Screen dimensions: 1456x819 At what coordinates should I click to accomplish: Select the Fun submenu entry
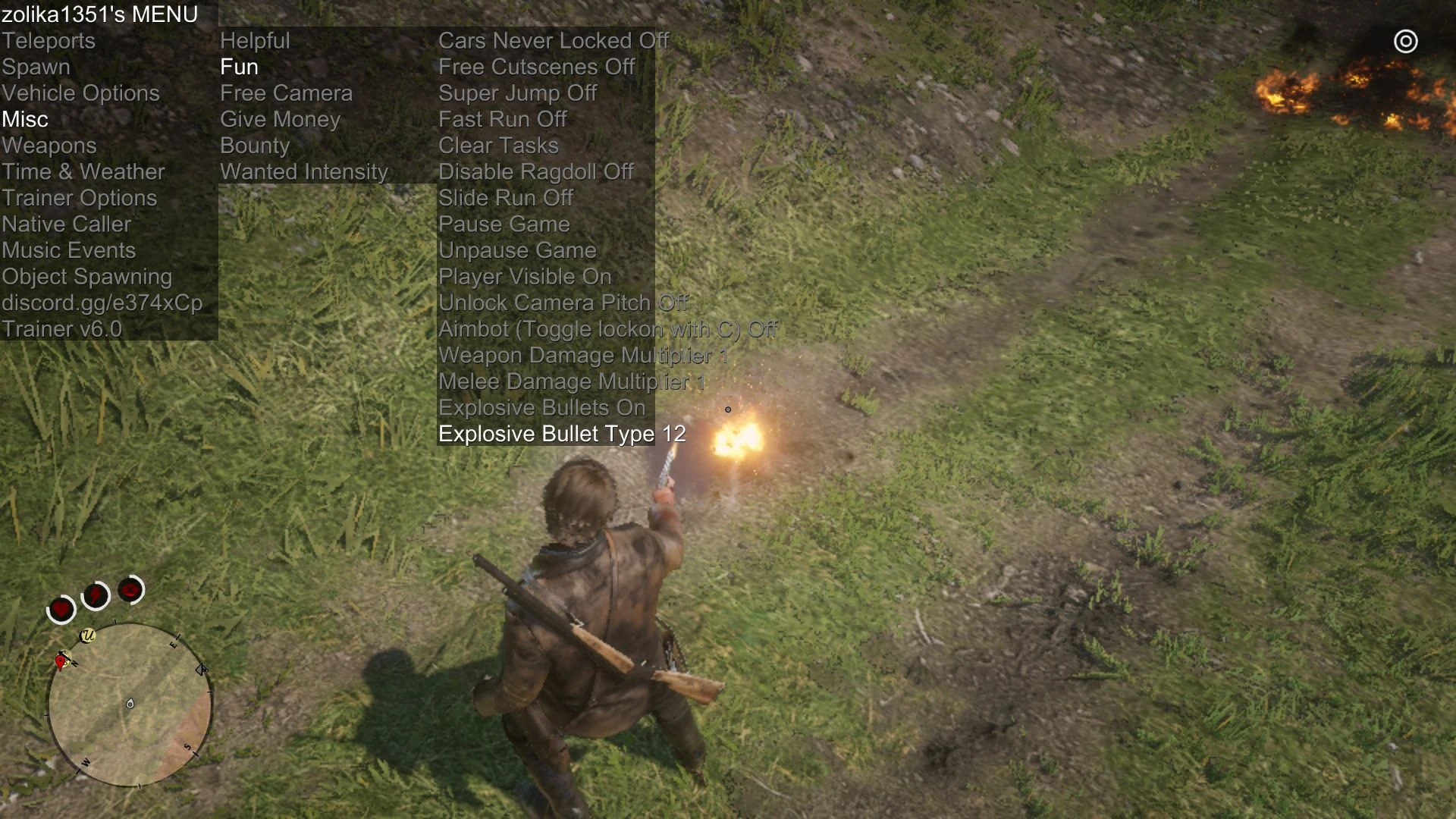pos(239,67)
